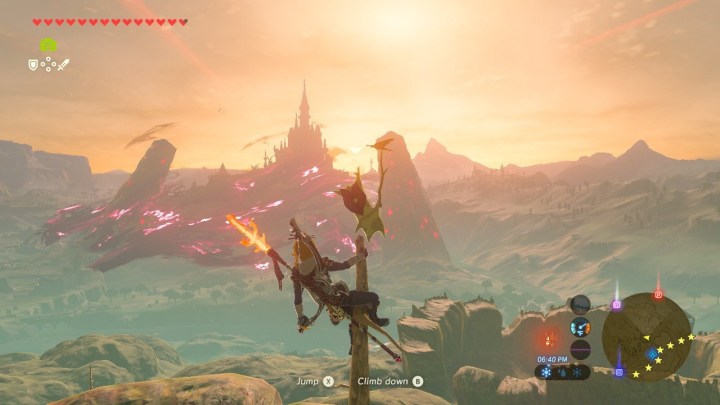
Task: Select the blue diamond marker on the minimap
Action: (652, 353)
